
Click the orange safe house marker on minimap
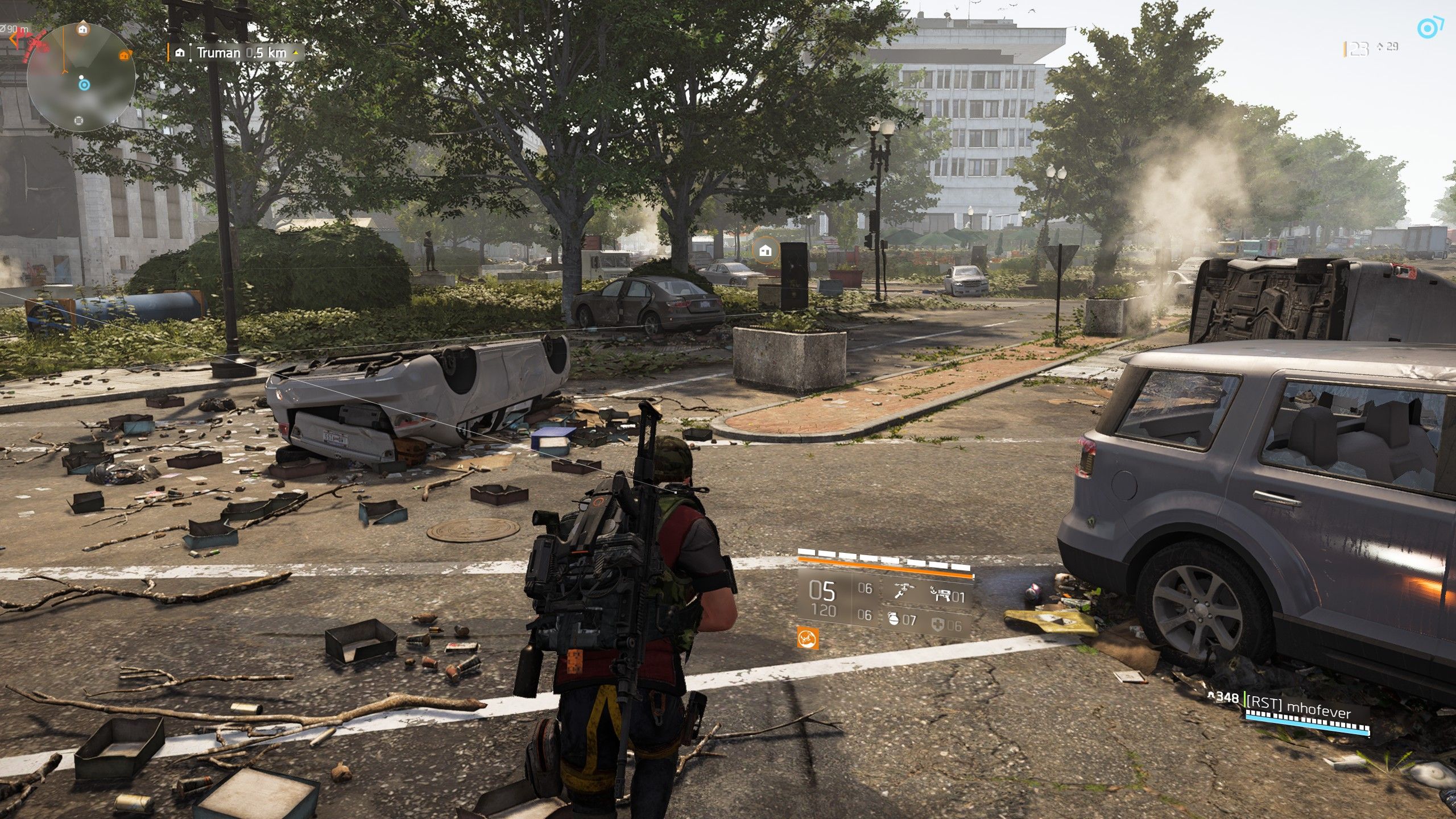click(123, 55)
